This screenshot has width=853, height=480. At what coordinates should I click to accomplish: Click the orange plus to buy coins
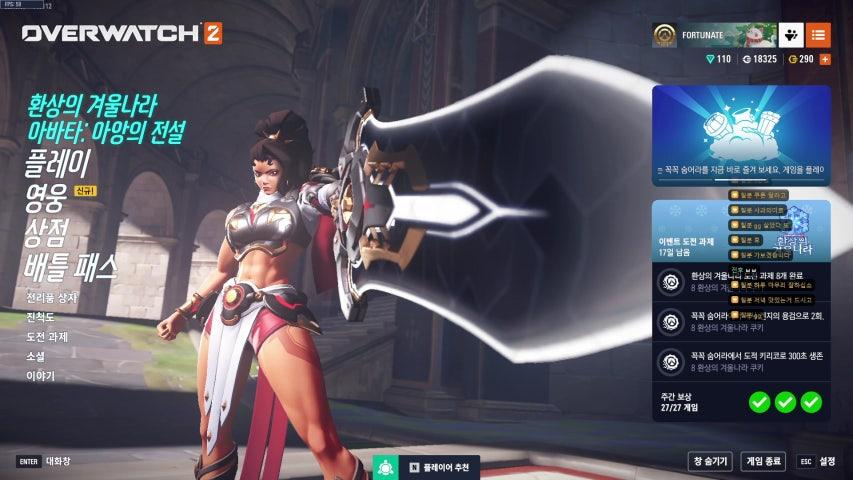pyautogui.click(x=825, y=60)
